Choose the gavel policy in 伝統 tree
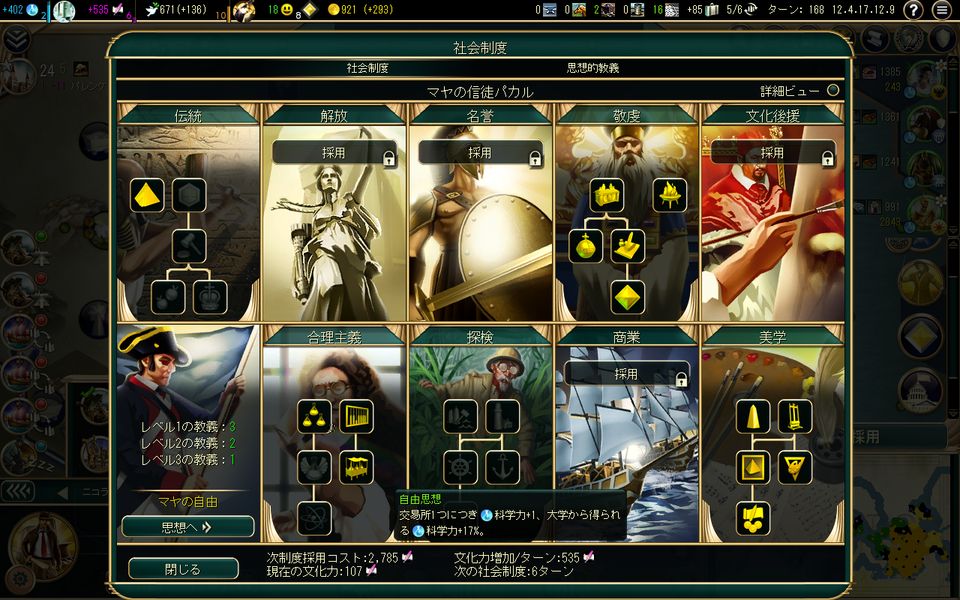960x600 pixels. point(189,245)
